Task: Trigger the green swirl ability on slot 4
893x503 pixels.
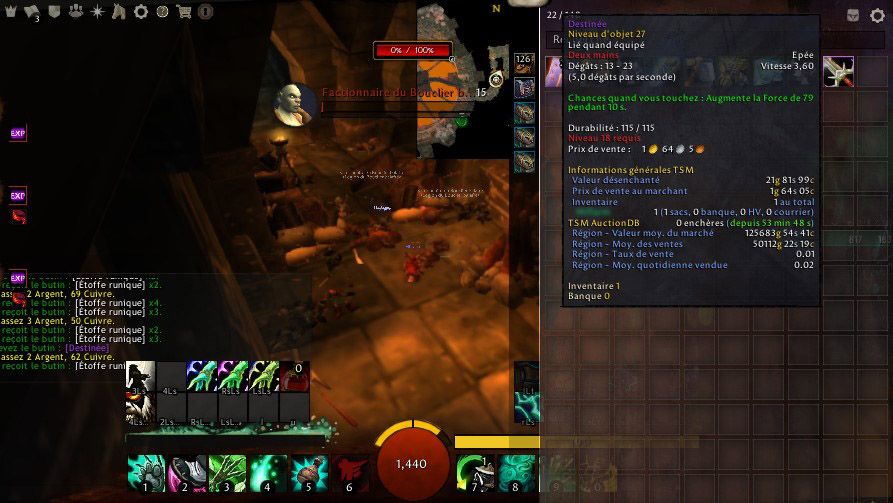Action: point(268,473)
